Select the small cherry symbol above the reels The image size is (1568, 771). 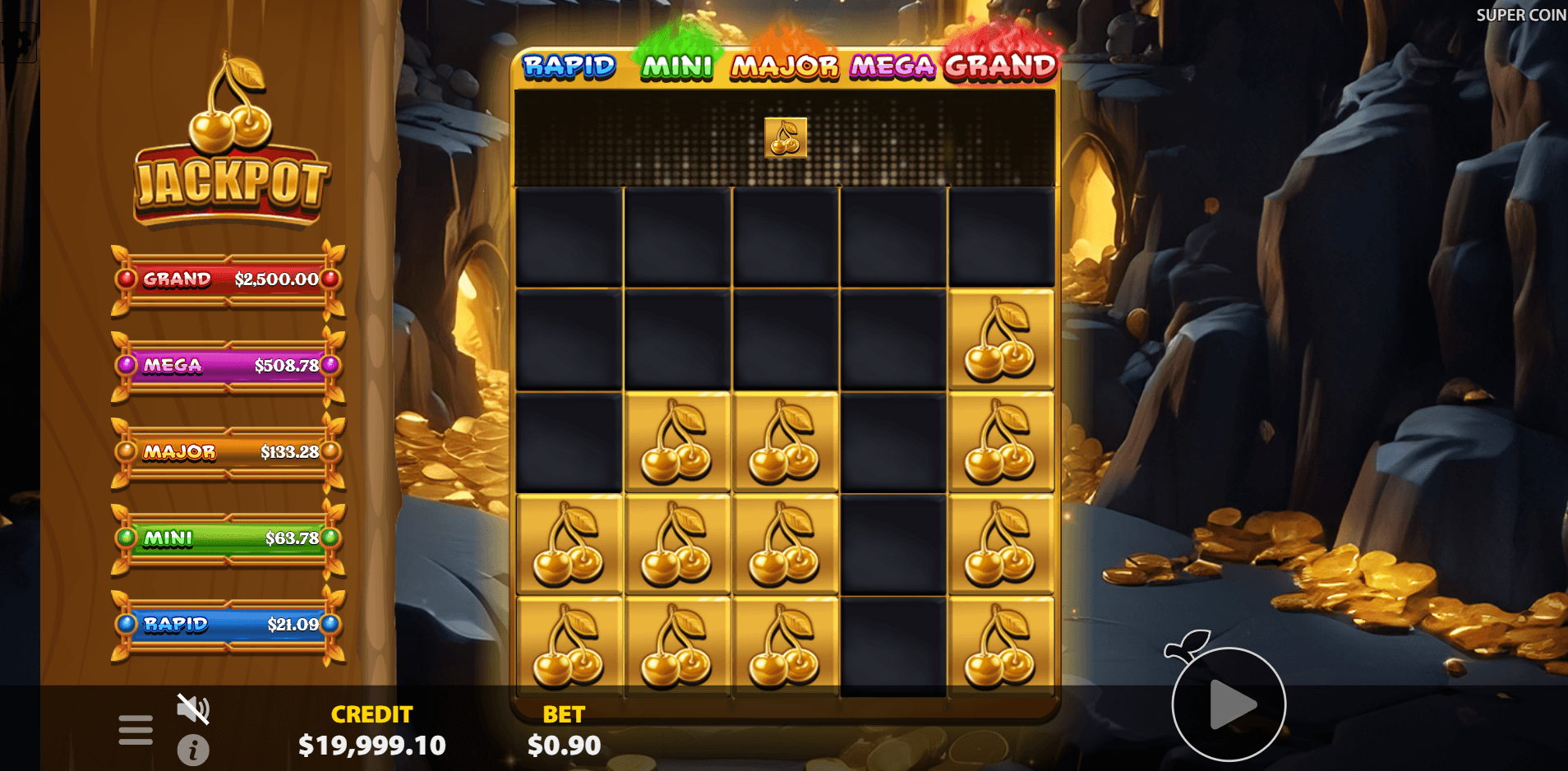point(784,137)
